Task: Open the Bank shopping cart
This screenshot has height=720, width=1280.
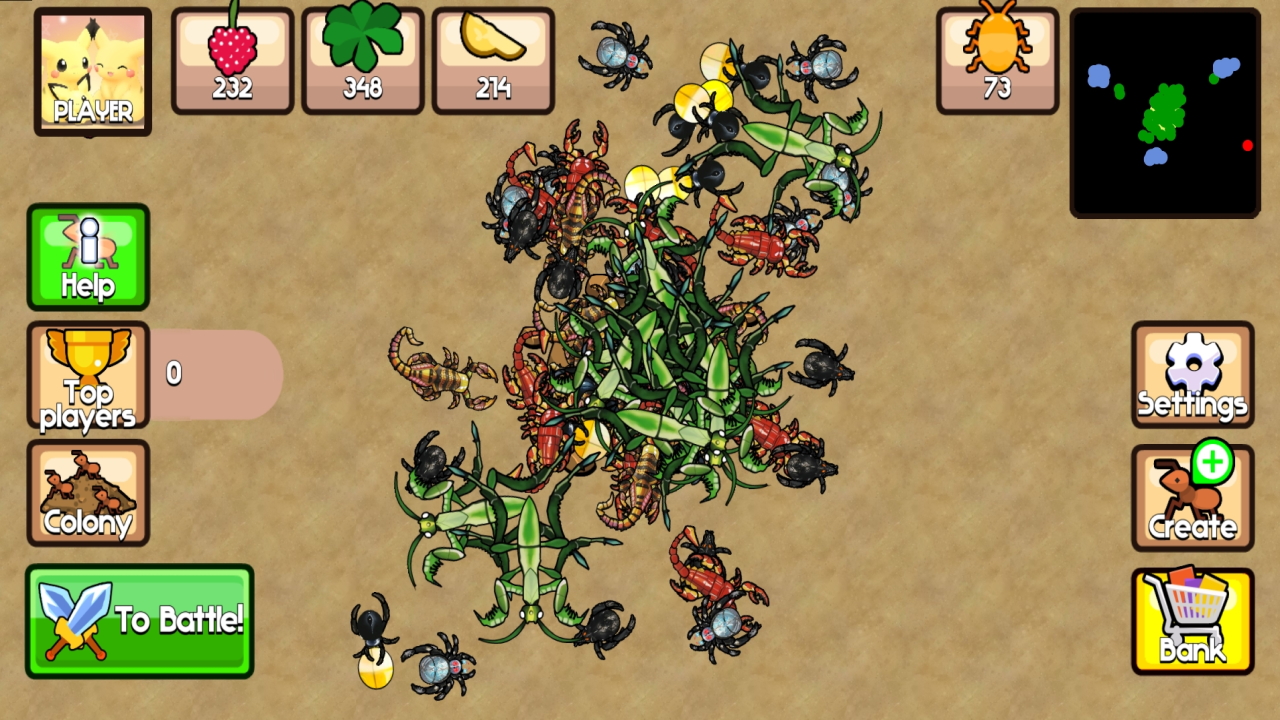Action: [1192, 618]
